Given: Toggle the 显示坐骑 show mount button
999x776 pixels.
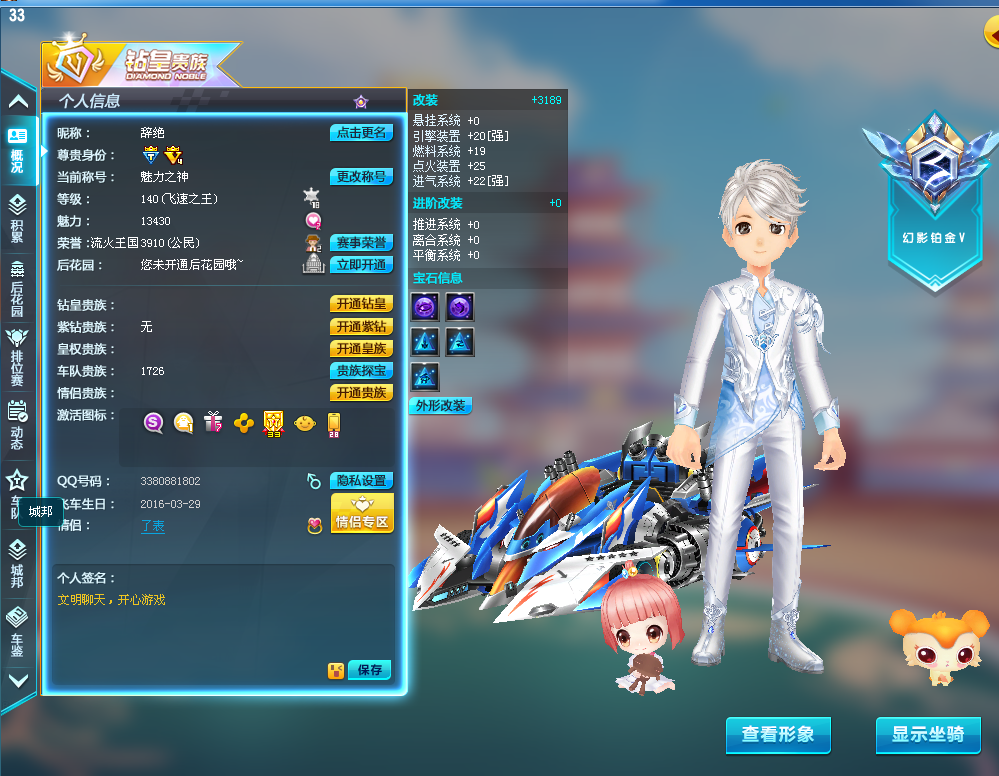Looking at the screenshot, I should pos(928,735).
